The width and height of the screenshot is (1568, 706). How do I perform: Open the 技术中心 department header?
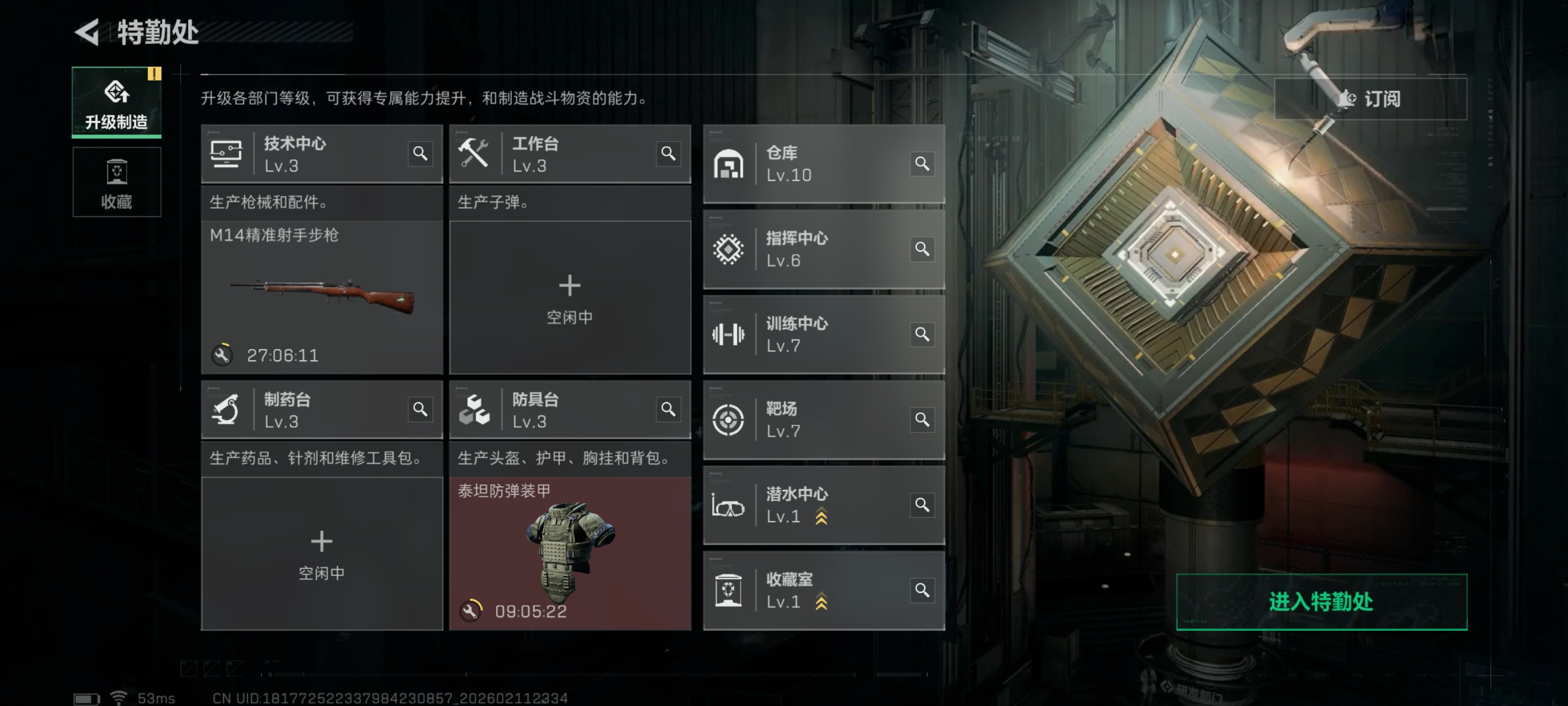[304, 154]
